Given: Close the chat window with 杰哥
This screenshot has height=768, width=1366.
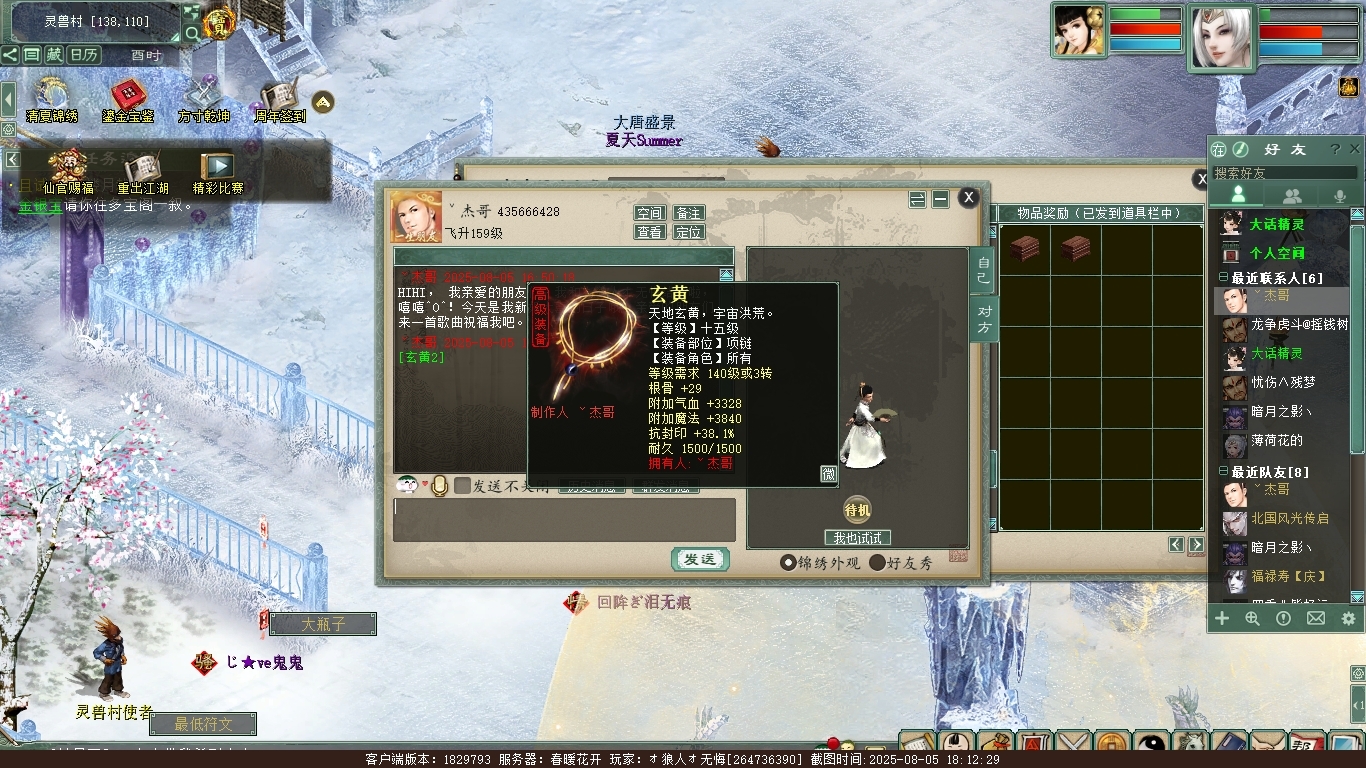Looking at the screenshot, I should pos(968,198).
